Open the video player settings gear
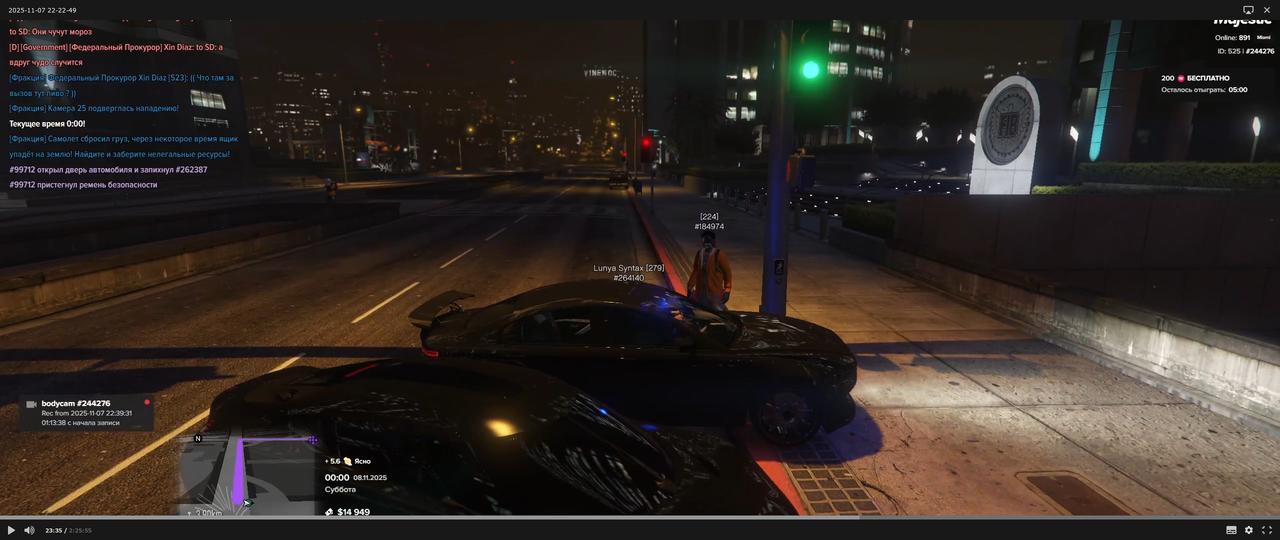The width and height of the screenshot is (1280, 540). click(1249, 530)
